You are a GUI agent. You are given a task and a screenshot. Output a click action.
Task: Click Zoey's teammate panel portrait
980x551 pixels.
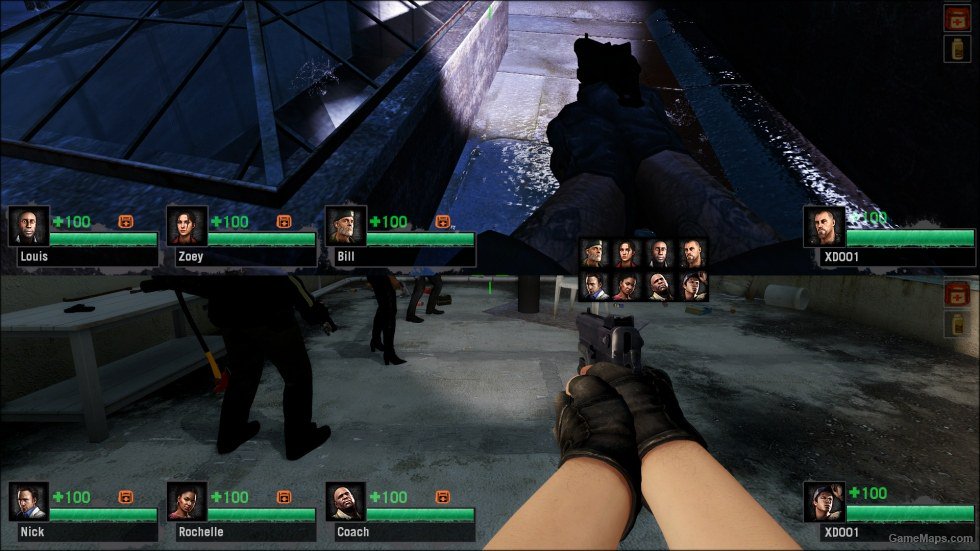187,227
